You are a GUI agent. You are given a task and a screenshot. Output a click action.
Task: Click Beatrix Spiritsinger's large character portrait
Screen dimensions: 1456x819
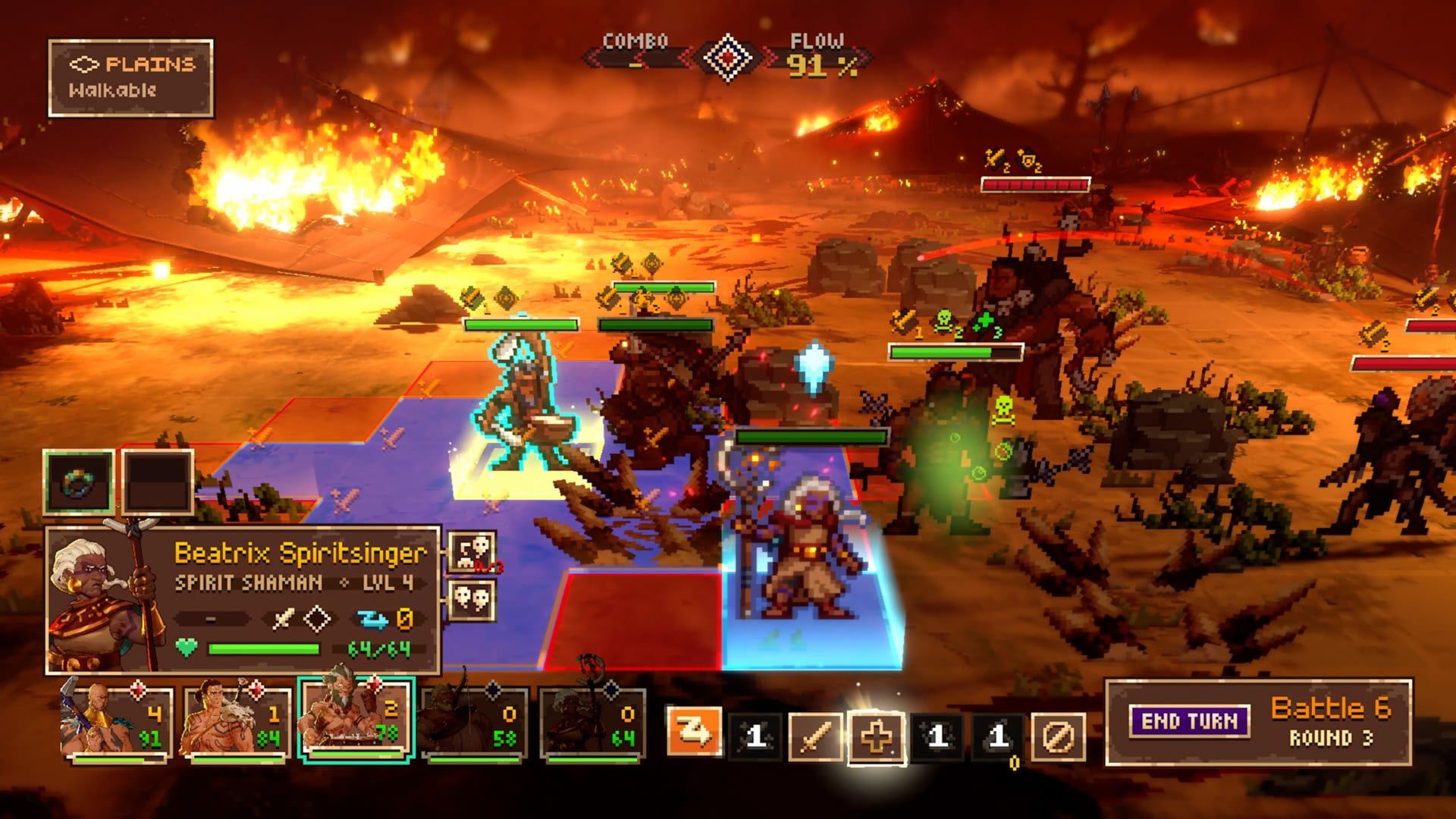pyautogui.click(x=106, y=601)
